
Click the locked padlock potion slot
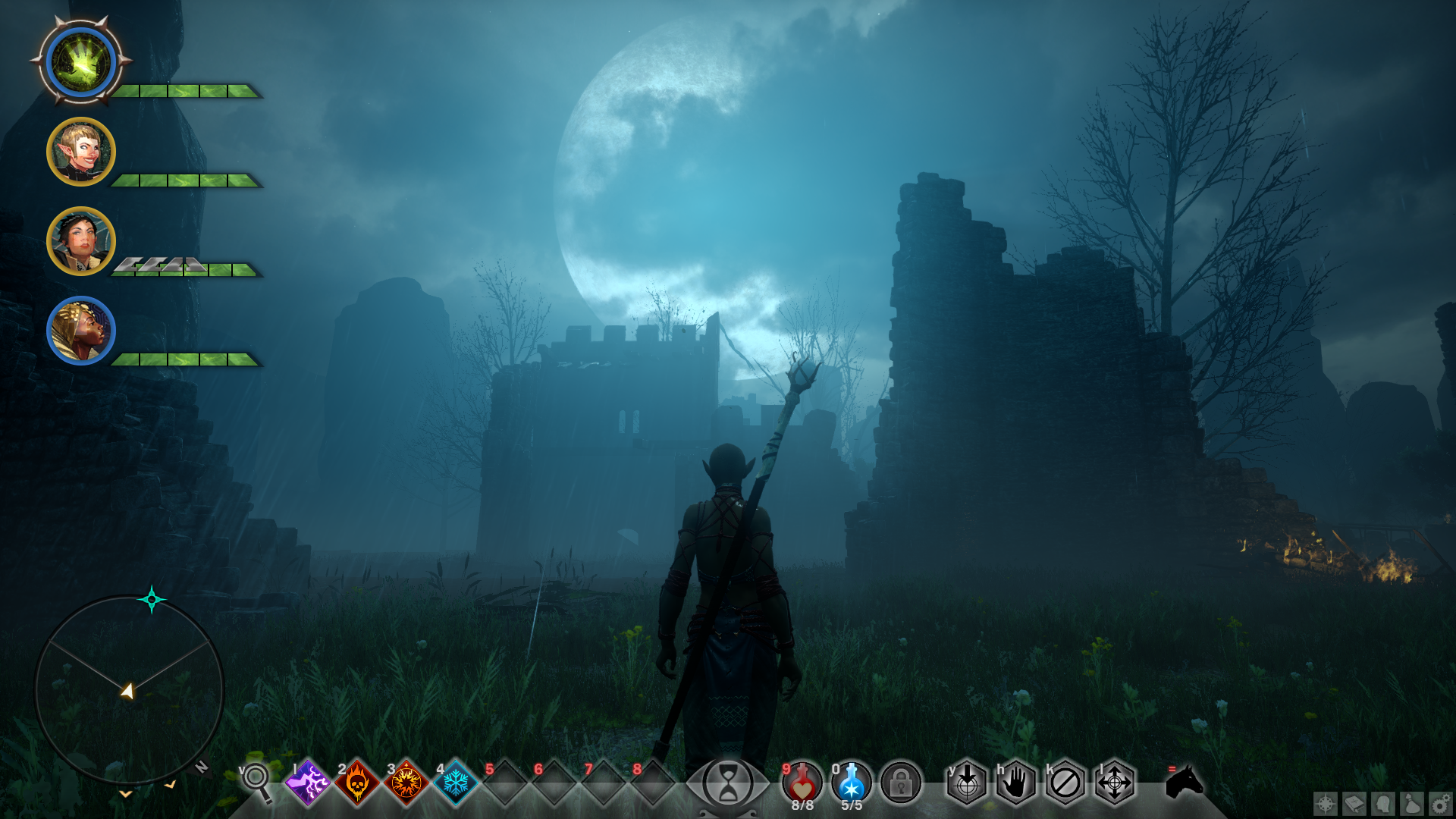point(901,783)
